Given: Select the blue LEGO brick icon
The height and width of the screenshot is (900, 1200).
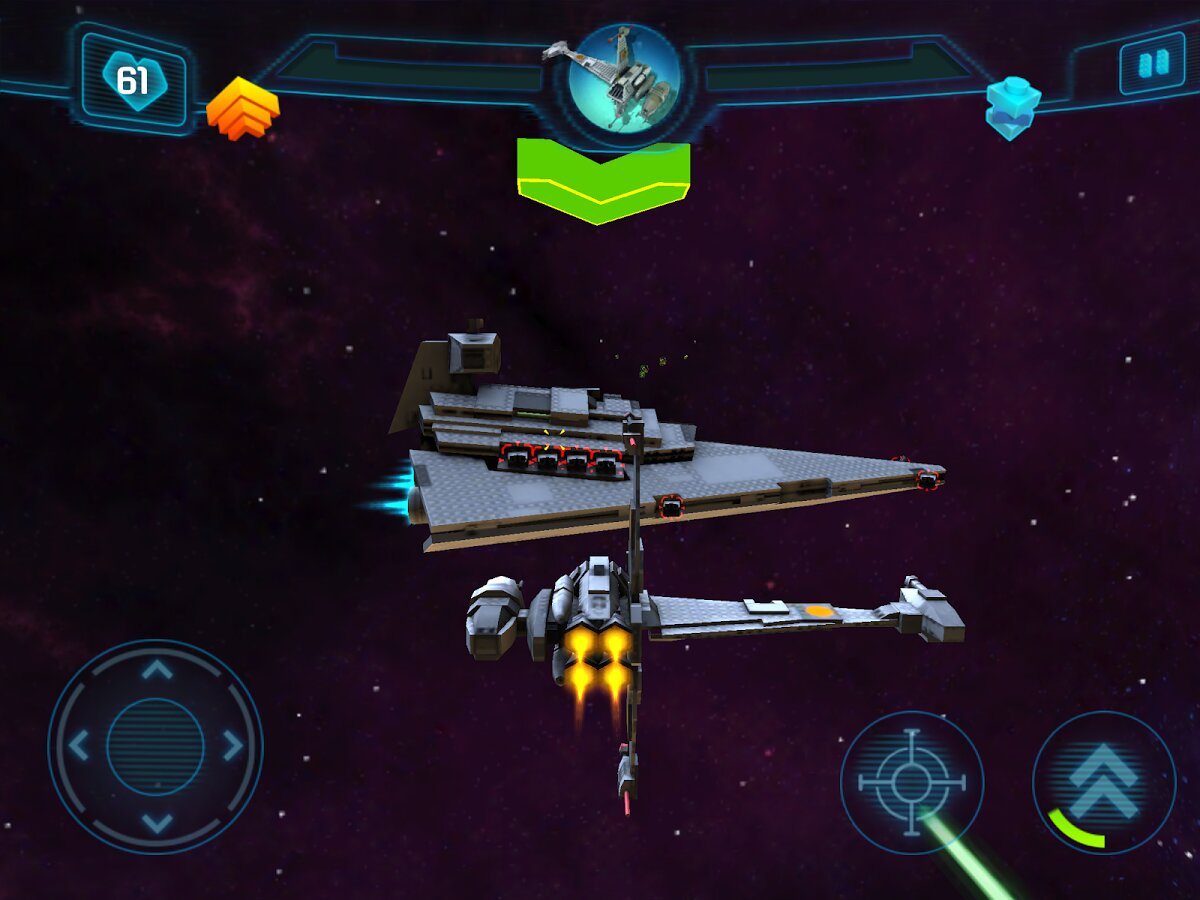Looking at the screenshot, I should pyautogui.click(x=1012, y=107).
